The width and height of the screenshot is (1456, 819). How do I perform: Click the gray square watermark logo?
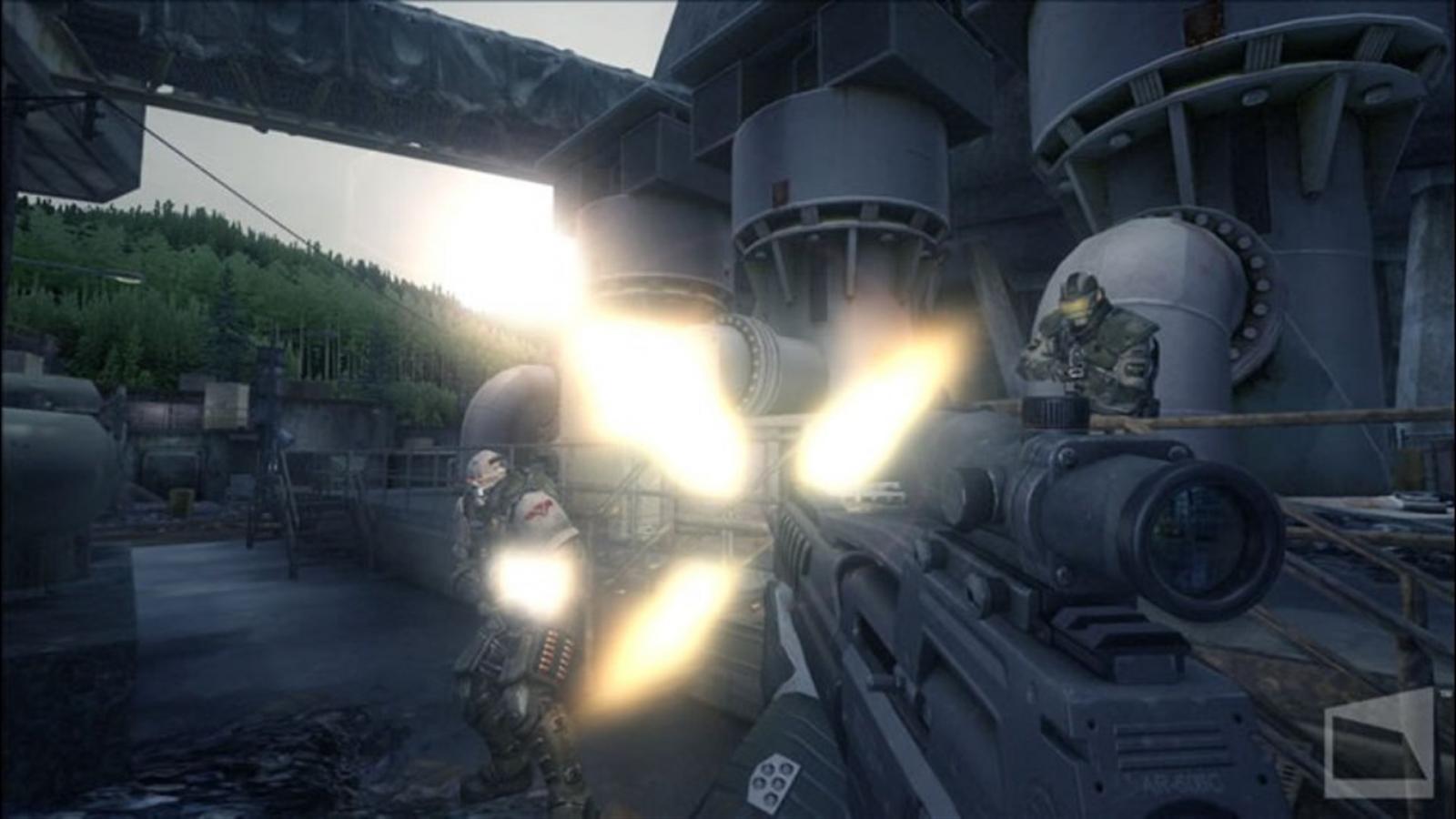[1380, 744]
